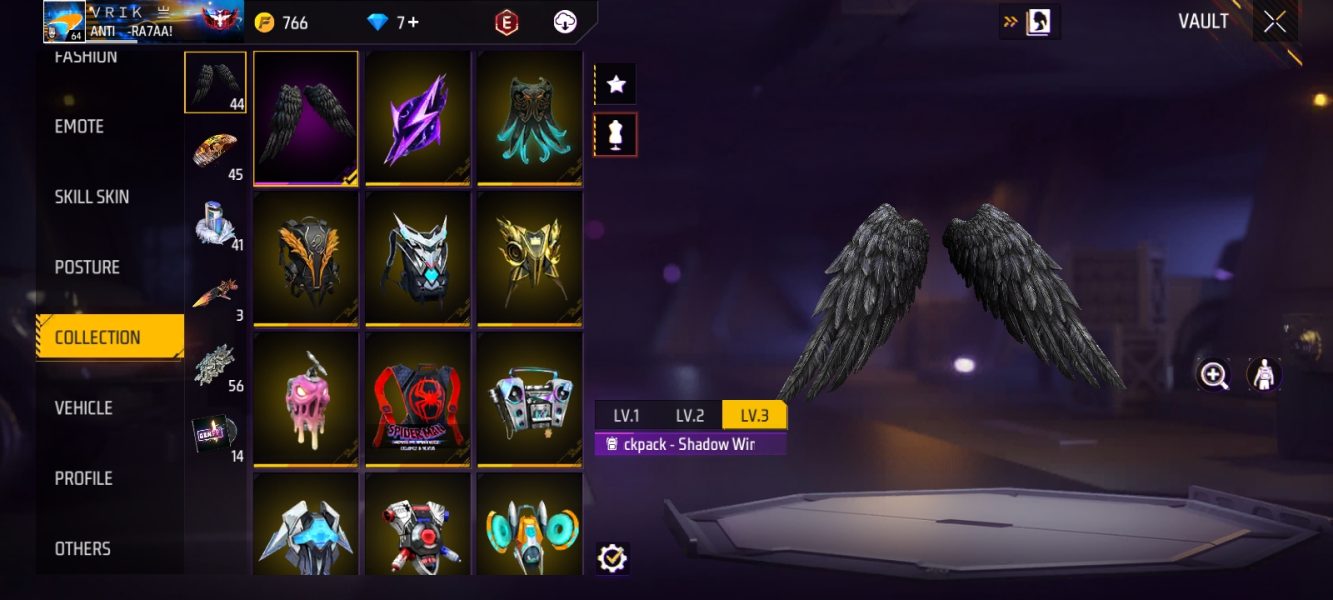Toggle the character preview icon
The height and width of the screenshot is (600, 1333).
(x=1264, y=375)
